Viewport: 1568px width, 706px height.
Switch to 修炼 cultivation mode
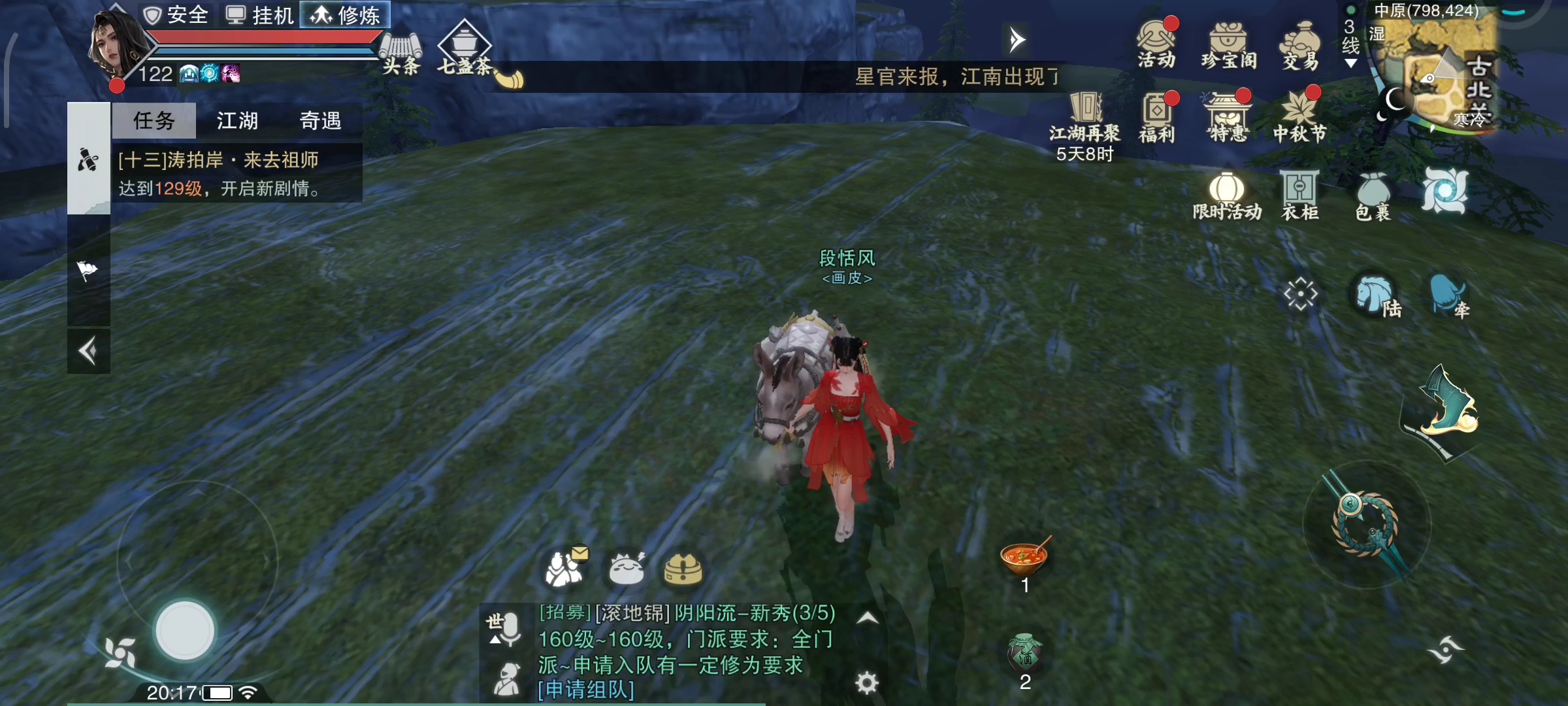click(344, 15)
